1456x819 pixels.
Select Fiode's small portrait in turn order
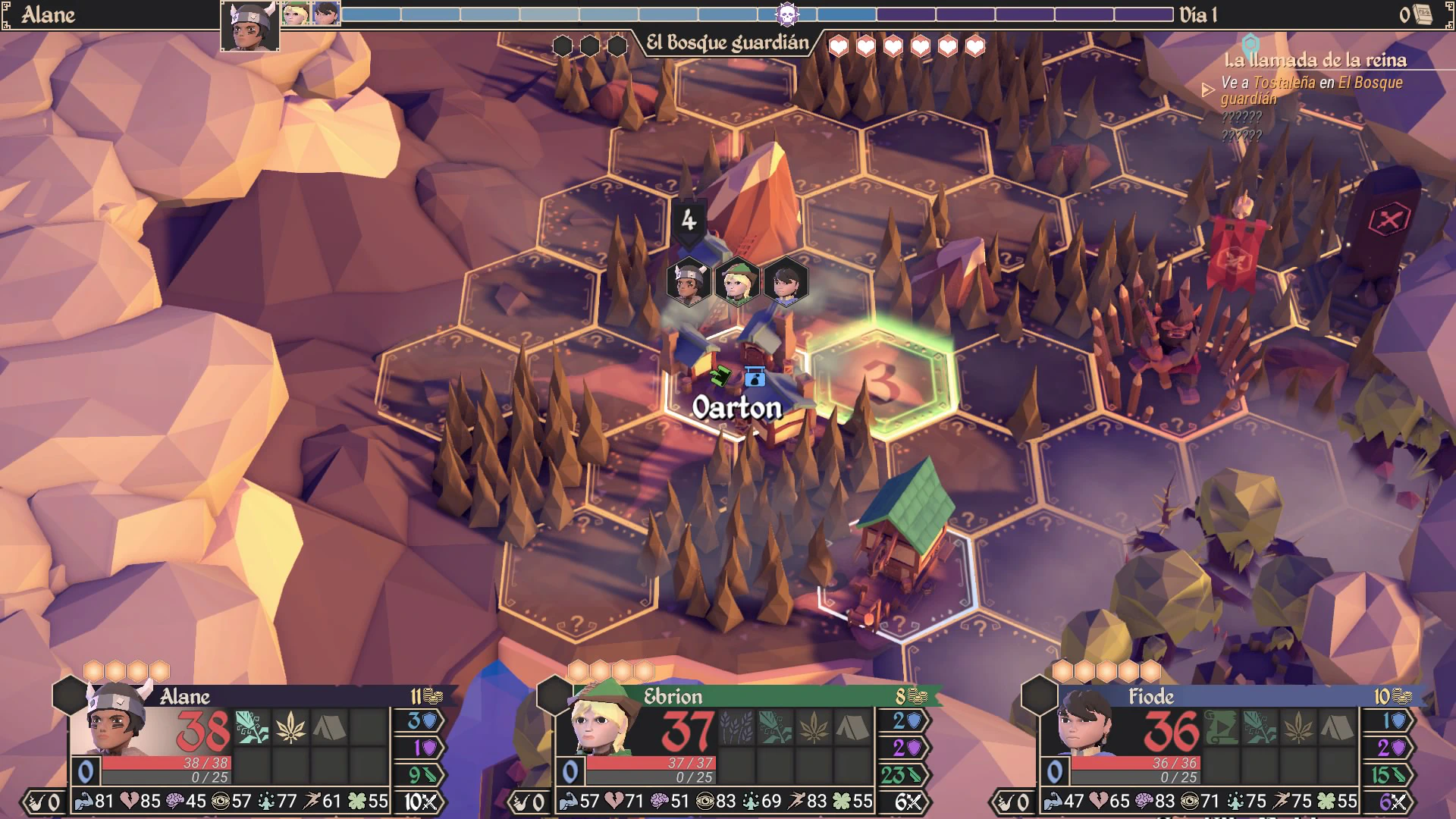point(326,14)
